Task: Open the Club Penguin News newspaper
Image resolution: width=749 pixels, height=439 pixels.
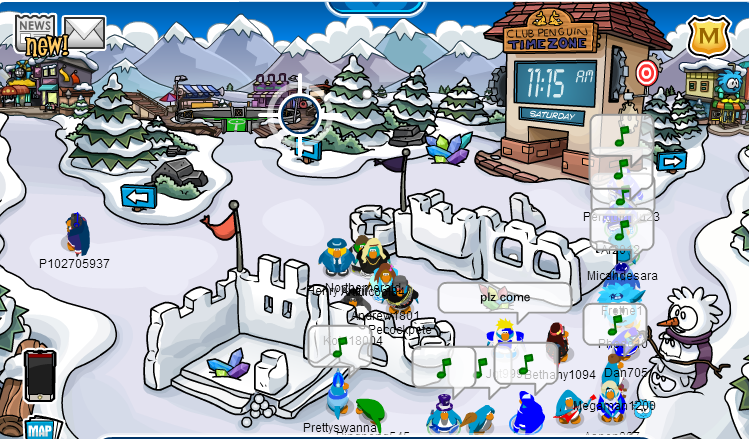Action: [36, 32]
